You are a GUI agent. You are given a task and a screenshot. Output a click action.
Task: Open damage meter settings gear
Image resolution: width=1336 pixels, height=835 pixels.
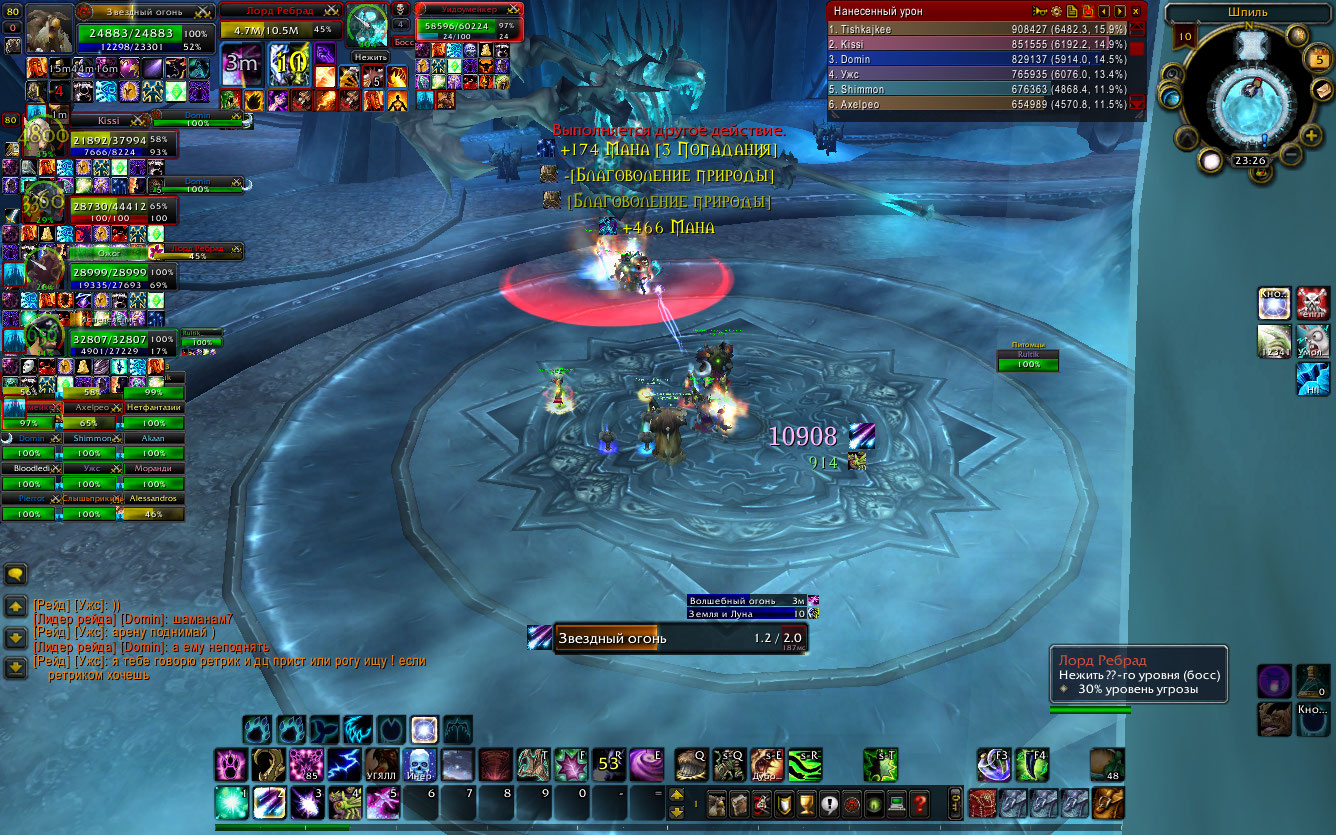[x=1055, y=11]
